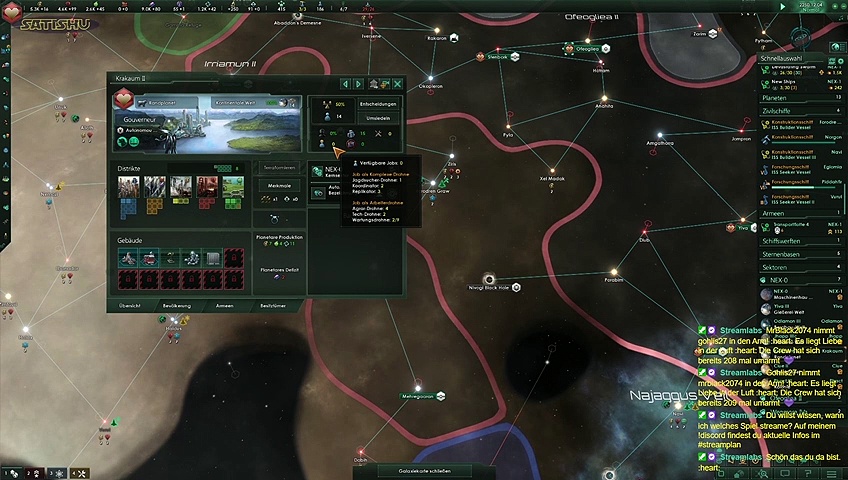Expand the Sektoren outliner section
Image resolution: width=848 pixels, height=480 pixels.
point(800,268)
